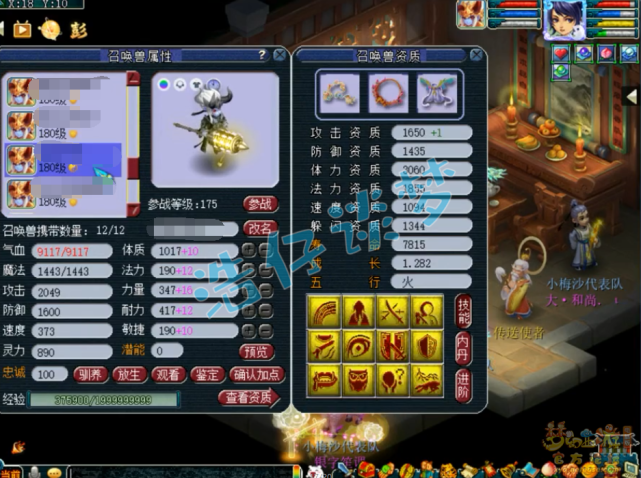Viewport: 641px width, 478px height.
Task: Close the summon beast attributes window
Action: pos(279,56)
